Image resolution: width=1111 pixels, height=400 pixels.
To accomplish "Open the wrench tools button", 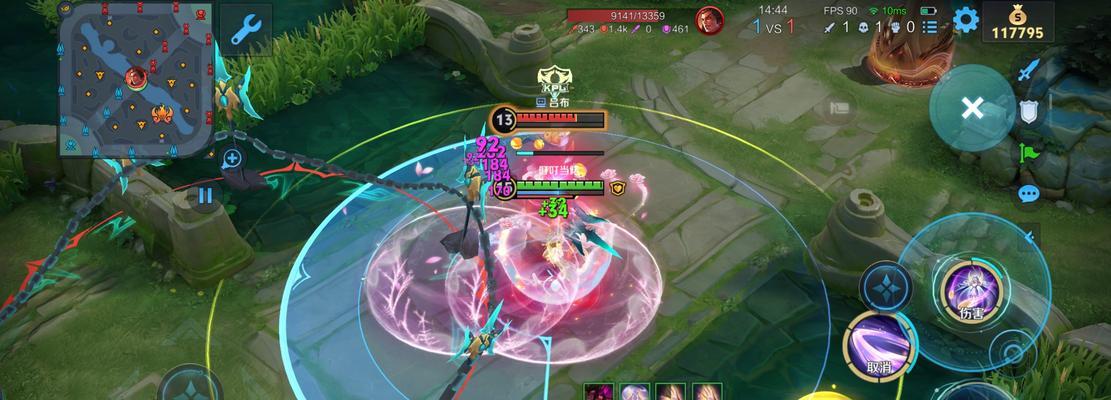I will point(245,29).
